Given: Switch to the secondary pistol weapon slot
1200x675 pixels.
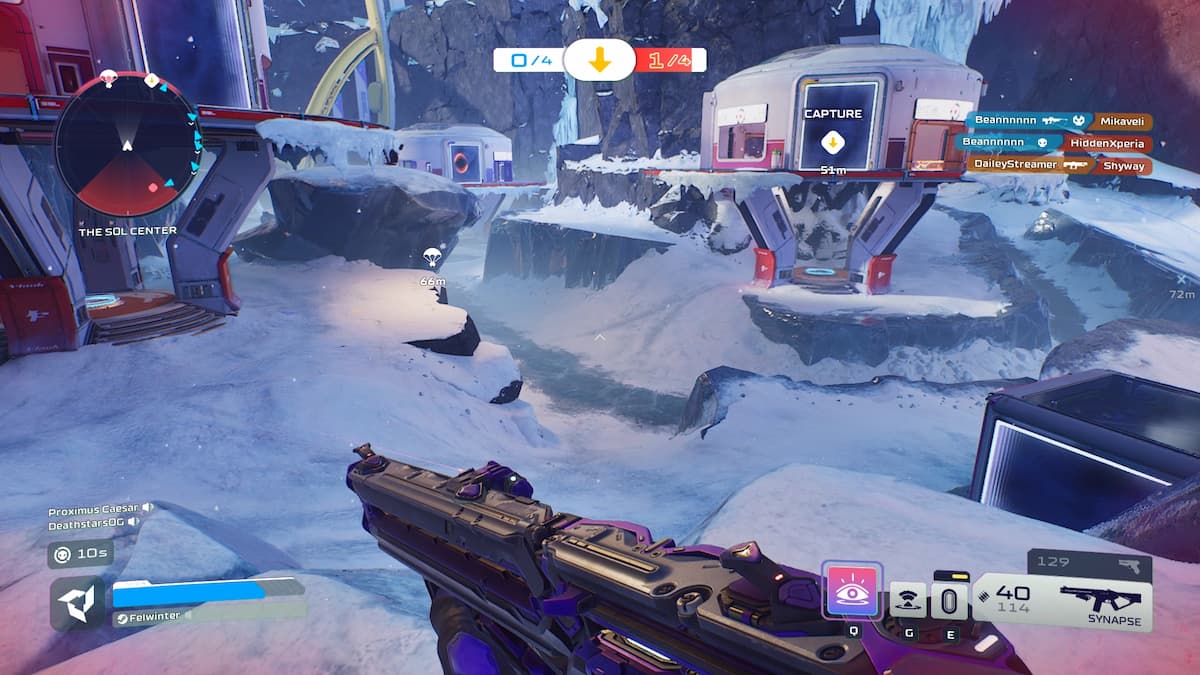Looking at the screenshot, I should pyautogui.click(x=1088, y=564).
